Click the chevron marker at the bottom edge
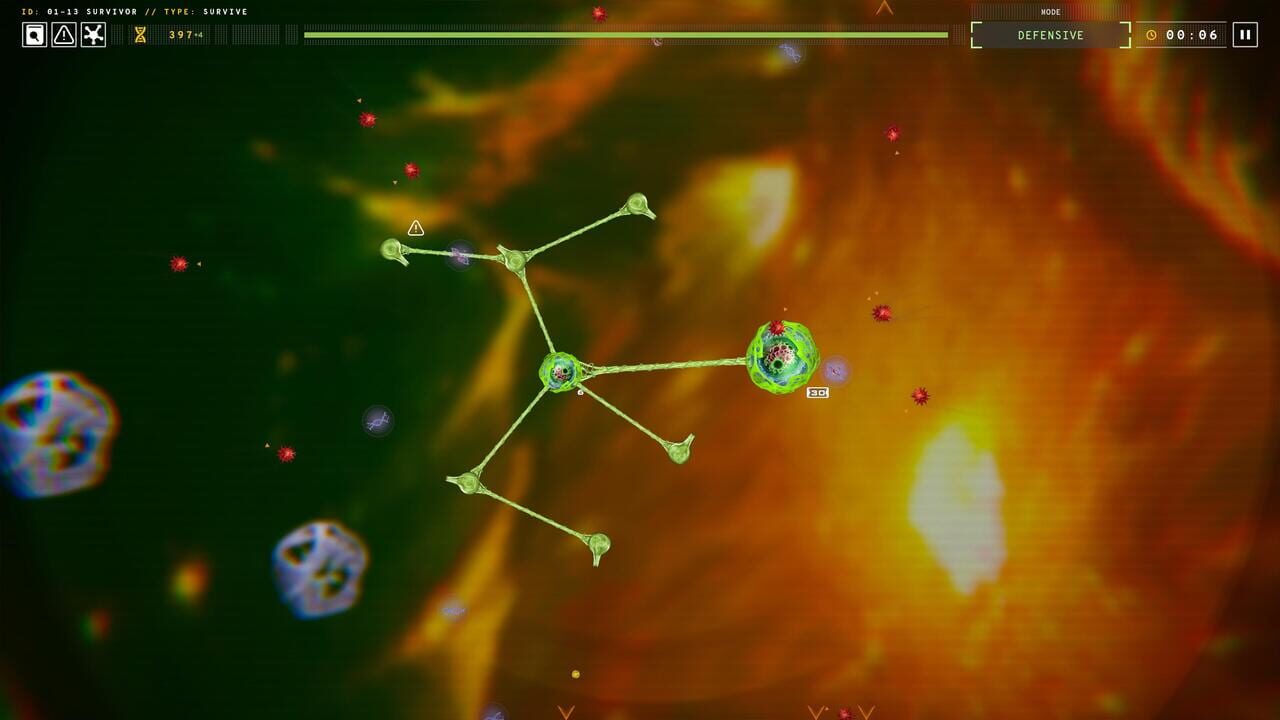 tap(567, 713)
